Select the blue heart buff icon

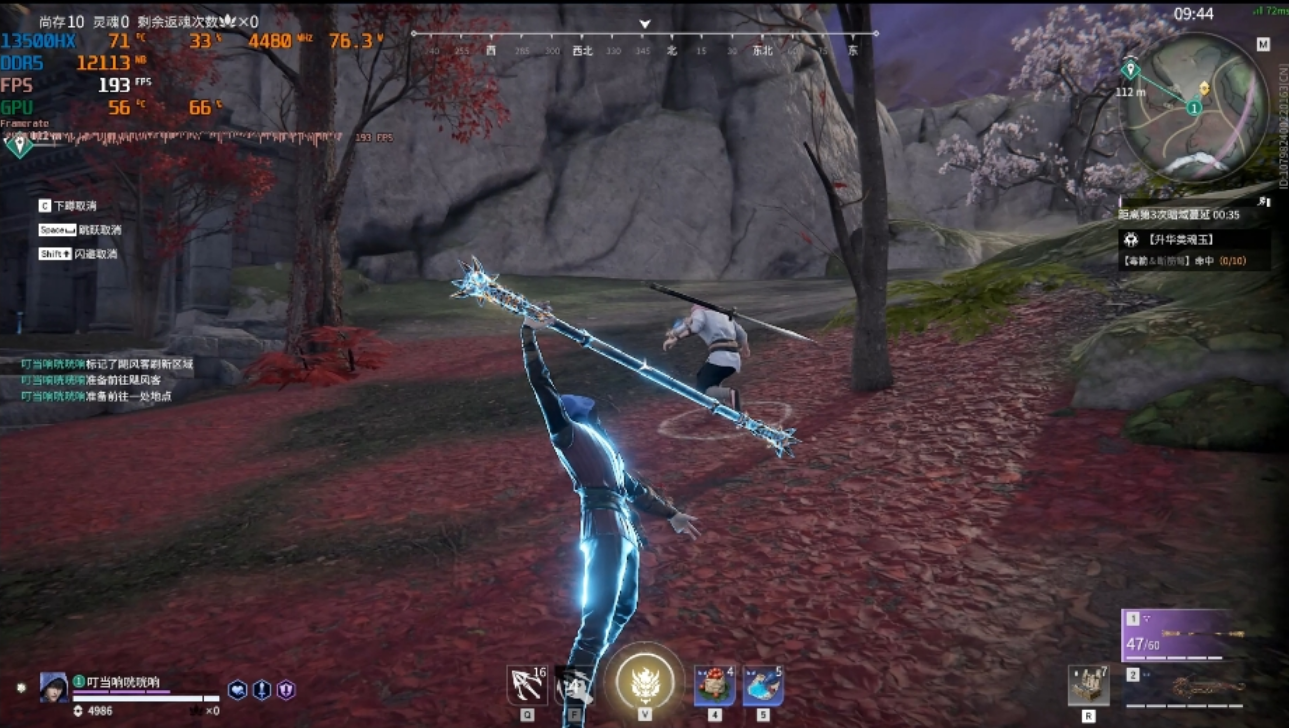(x=237, y=690)
